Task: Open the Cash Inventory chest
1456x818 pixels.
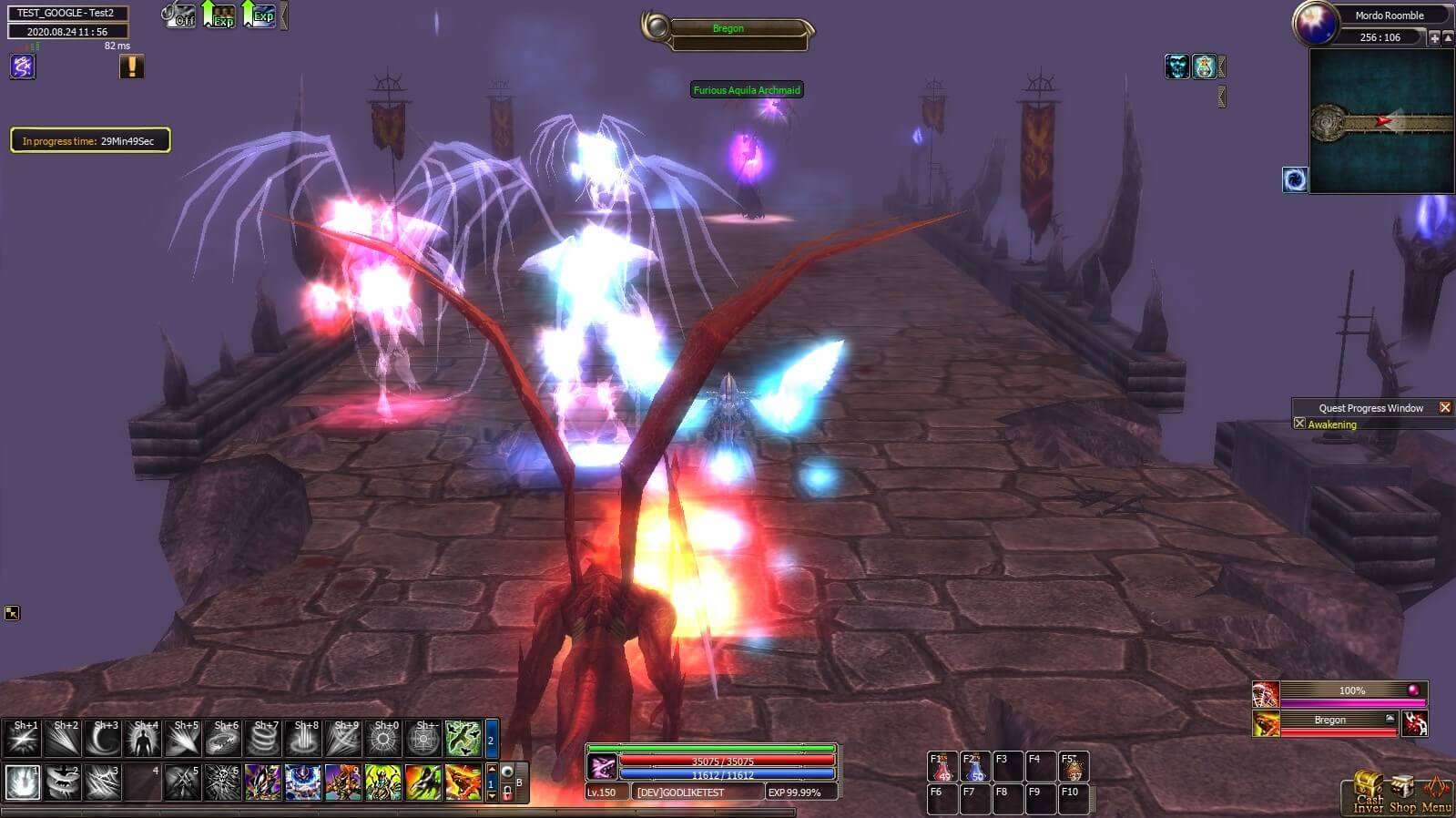Action: coord(1367,792)
